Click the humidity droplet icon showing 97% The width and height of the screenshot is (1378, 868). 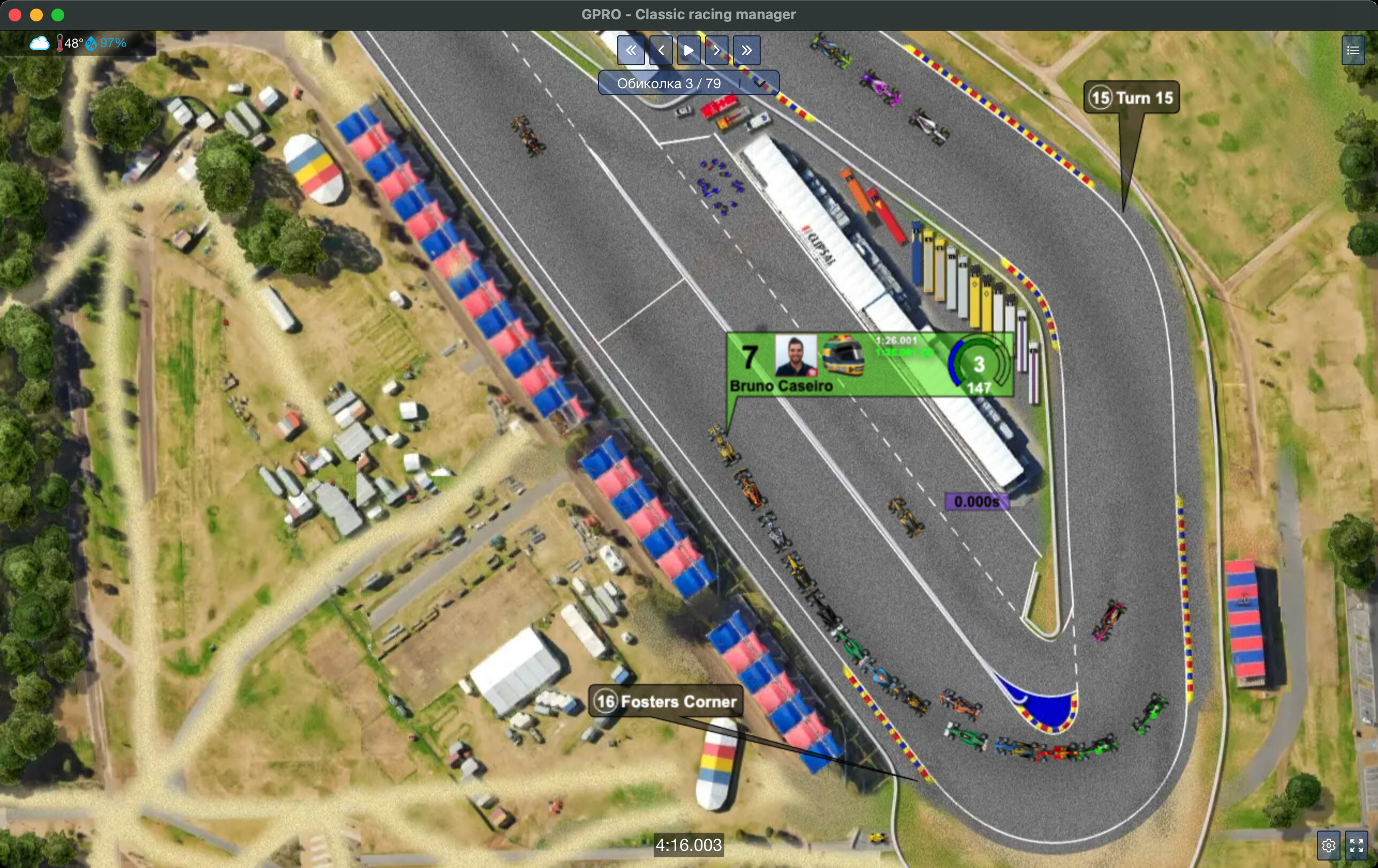click(91, 42)
